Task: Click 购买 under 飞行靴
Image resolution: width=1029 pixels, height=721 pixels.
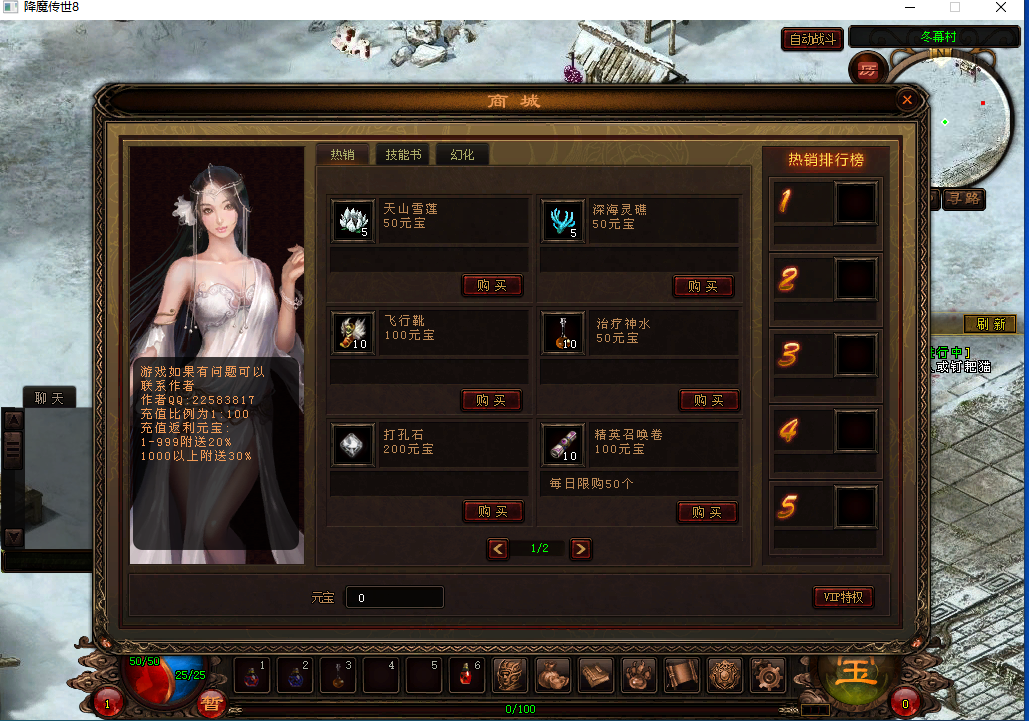Action: coord(491,401)
